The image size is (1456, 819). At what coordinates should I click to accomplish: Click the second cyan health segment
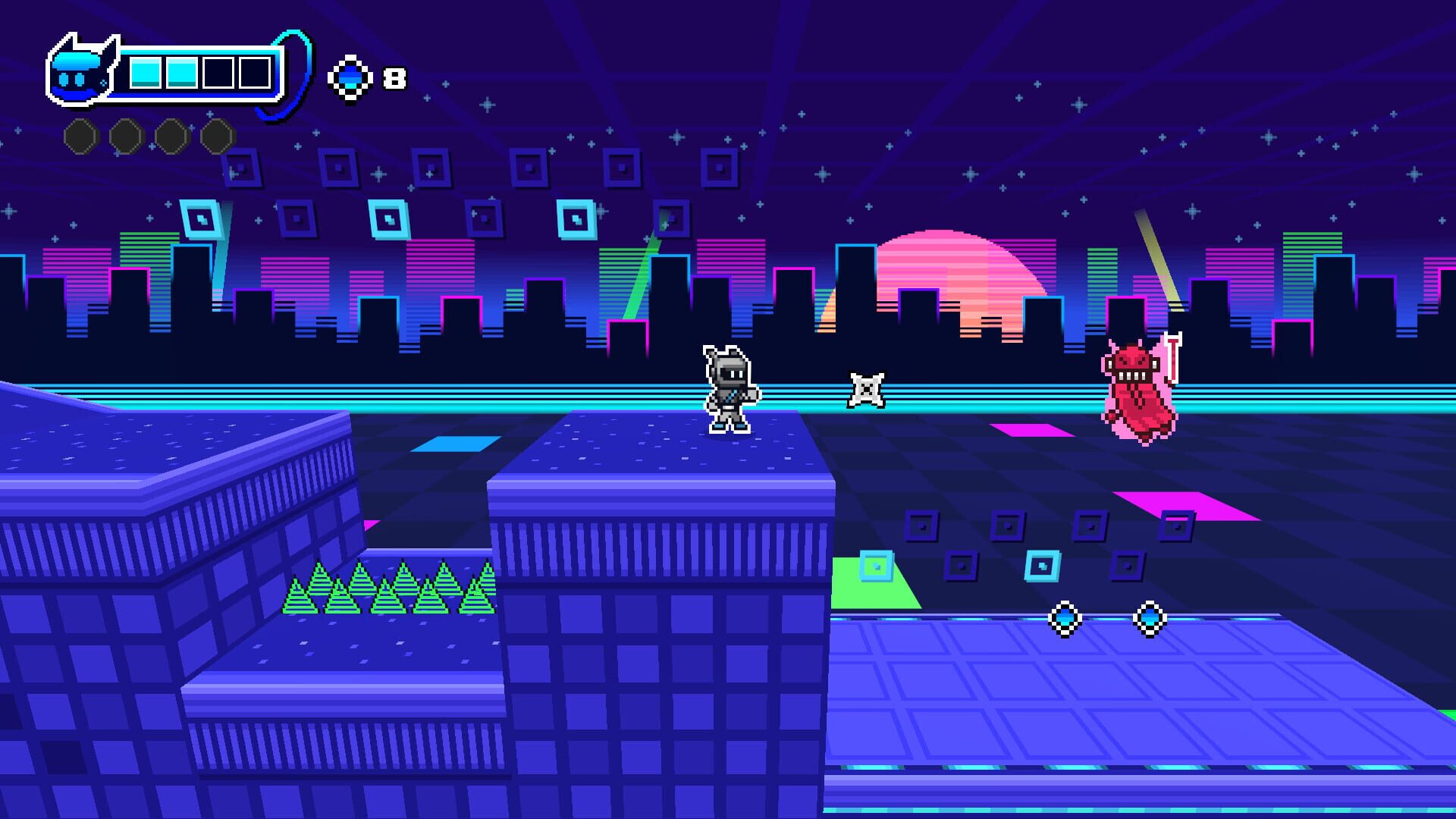[180, 74]
